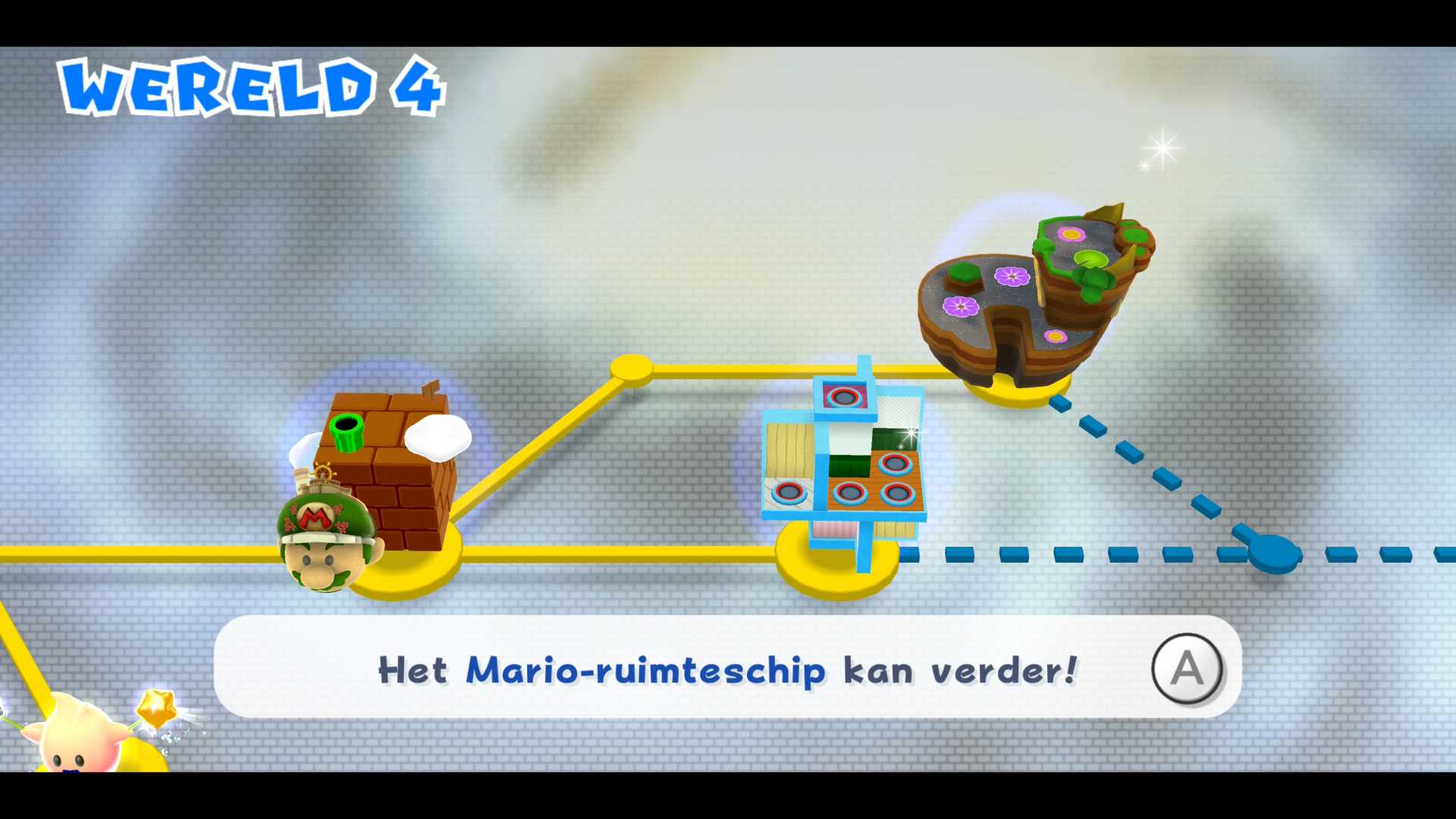Select the yellow path junction dot
This screenshot has width=1456, height=819.
630,369
